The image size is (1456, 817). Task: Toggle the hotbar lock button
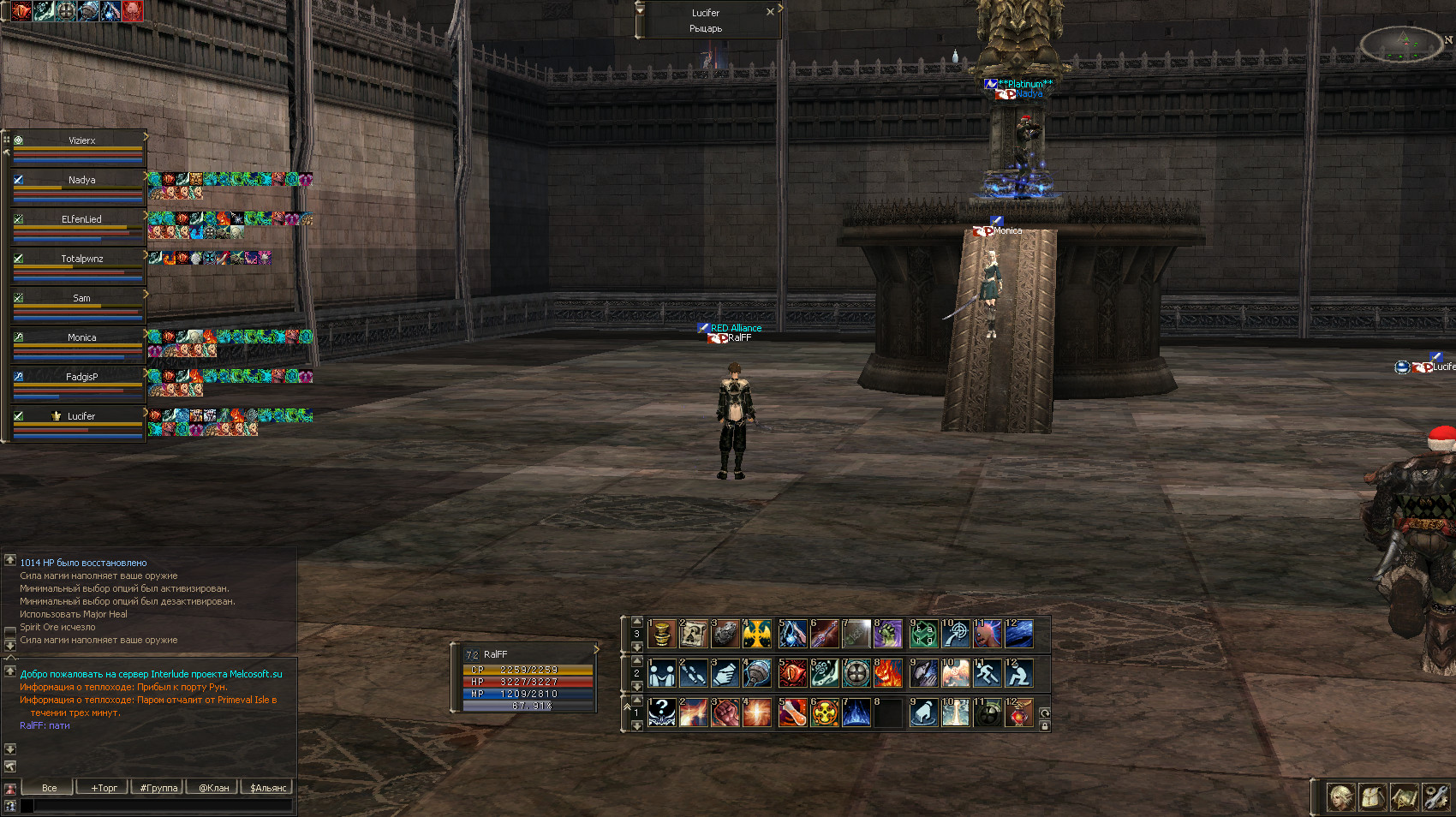tap(1045, 726)
